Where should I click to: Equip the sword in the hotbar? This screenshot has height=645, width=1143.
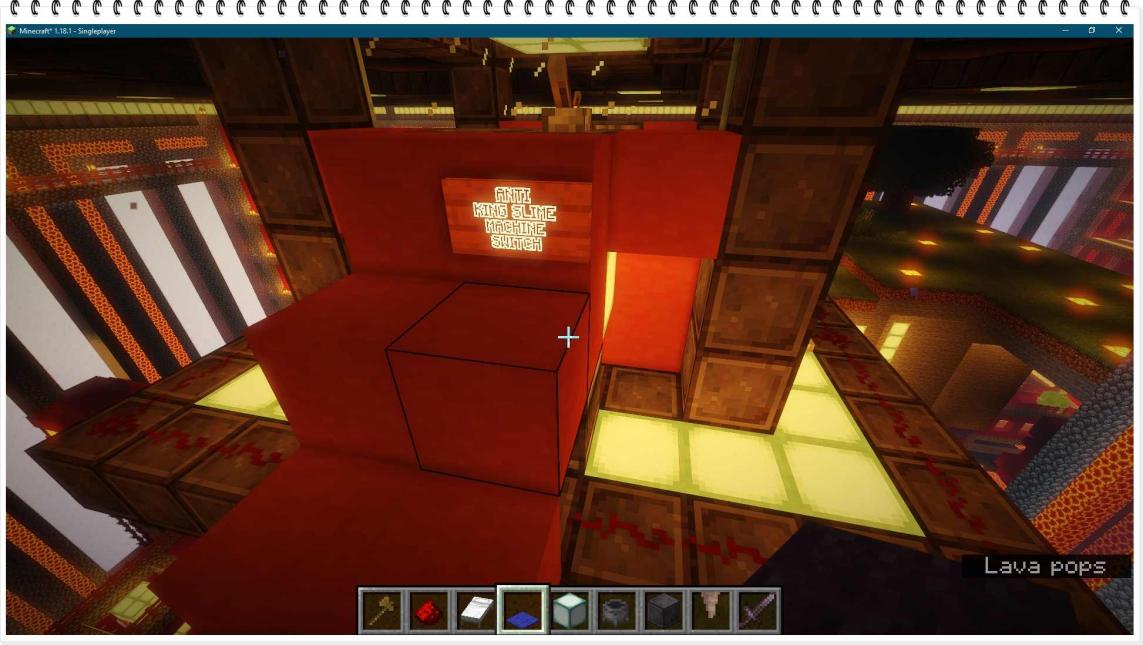coord(757,610)
